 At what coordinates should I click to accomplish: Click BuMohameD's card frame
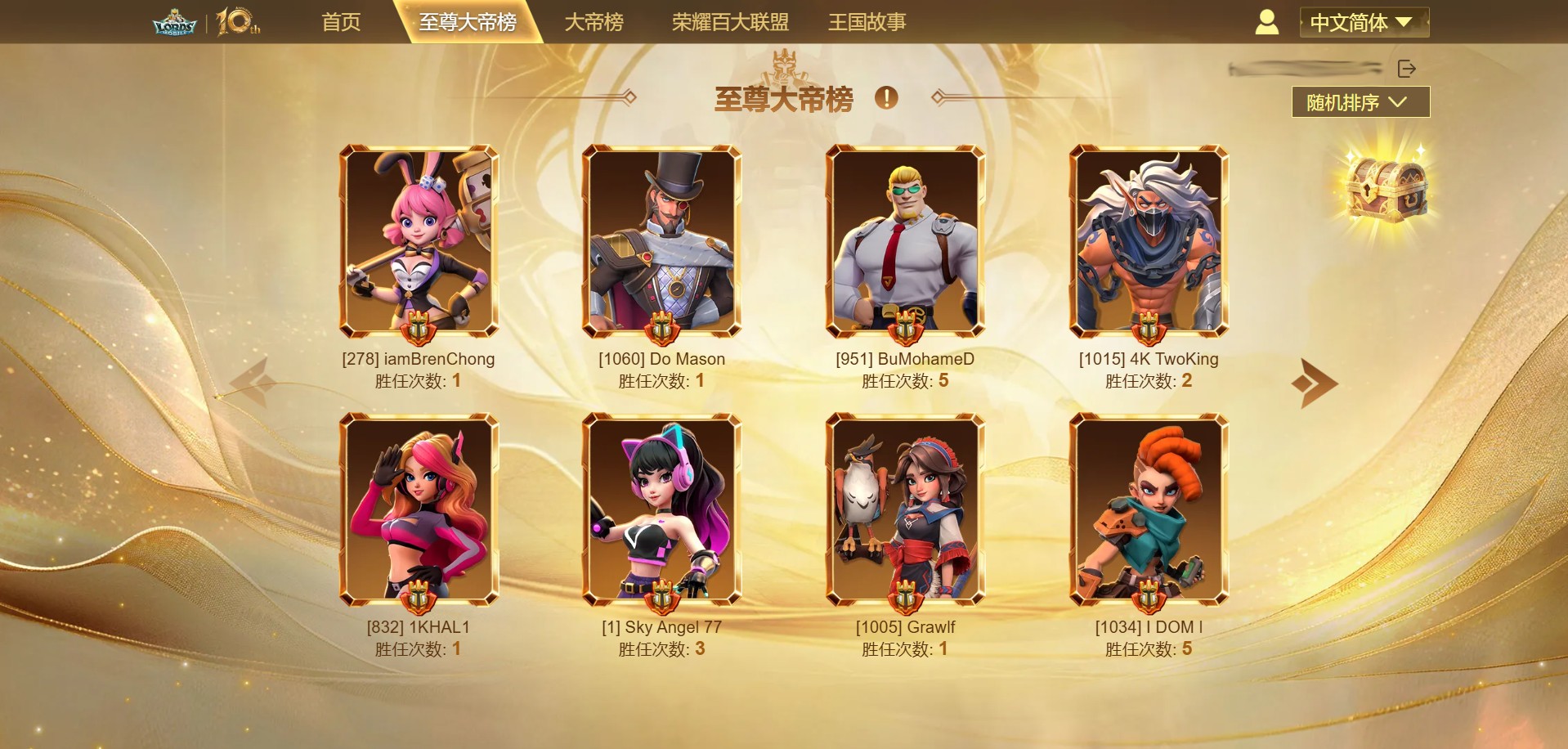(906, 241)
